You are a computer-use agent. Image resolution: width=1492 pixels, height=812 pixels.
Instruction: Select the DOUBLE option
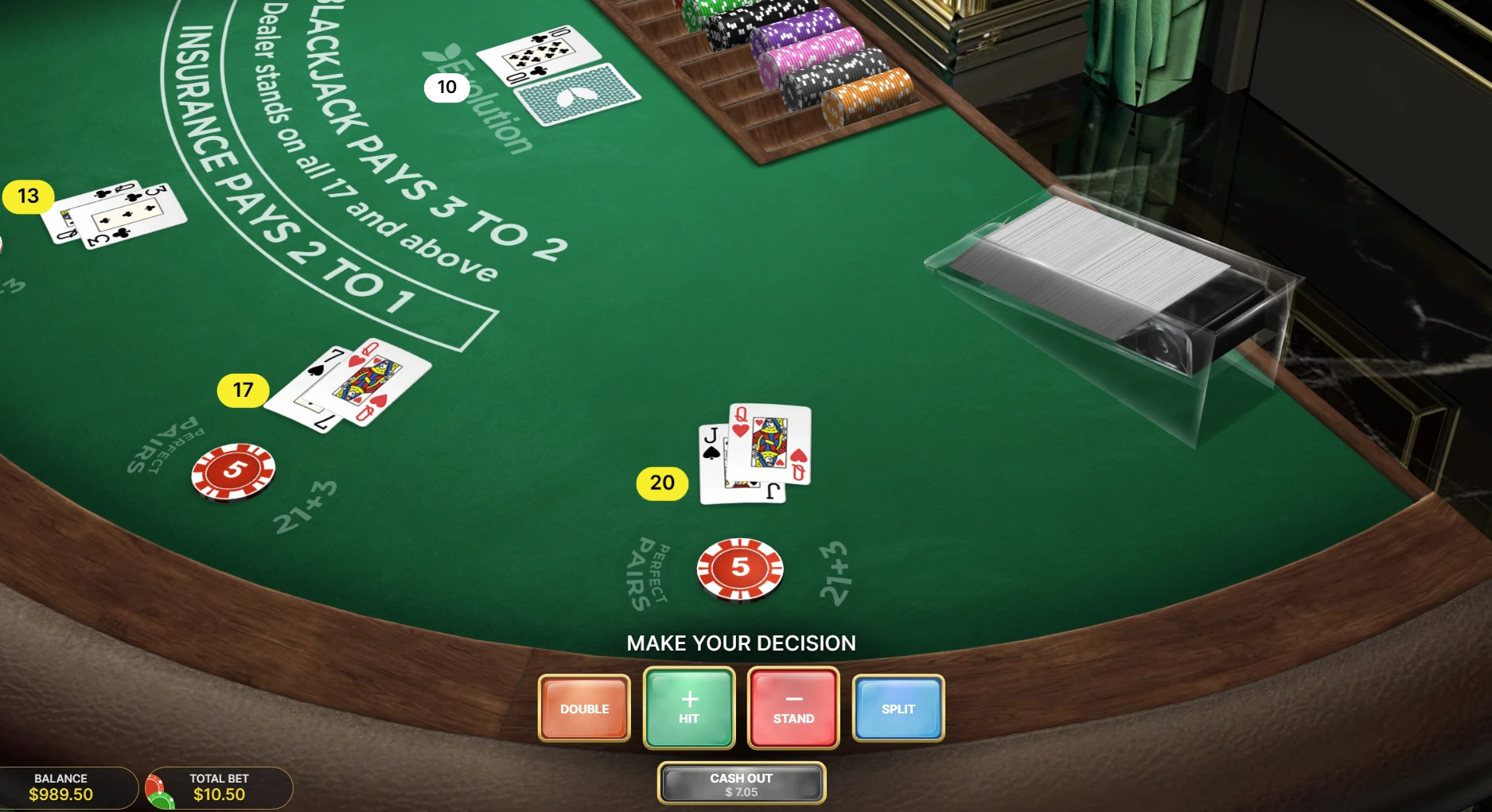pyautogui.click(x=584, y=708)
